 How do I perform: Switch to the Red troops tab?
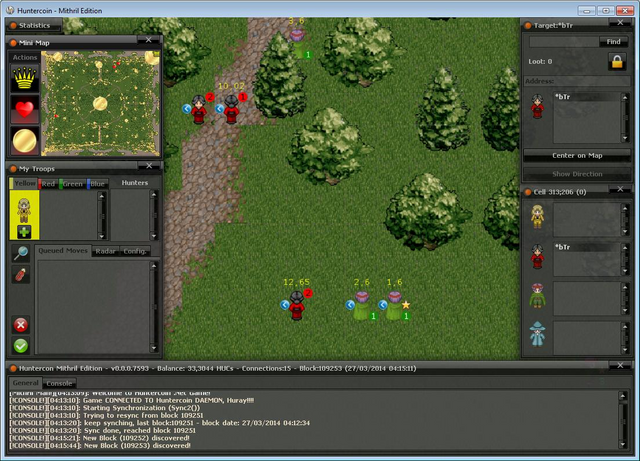coord(48,184)
